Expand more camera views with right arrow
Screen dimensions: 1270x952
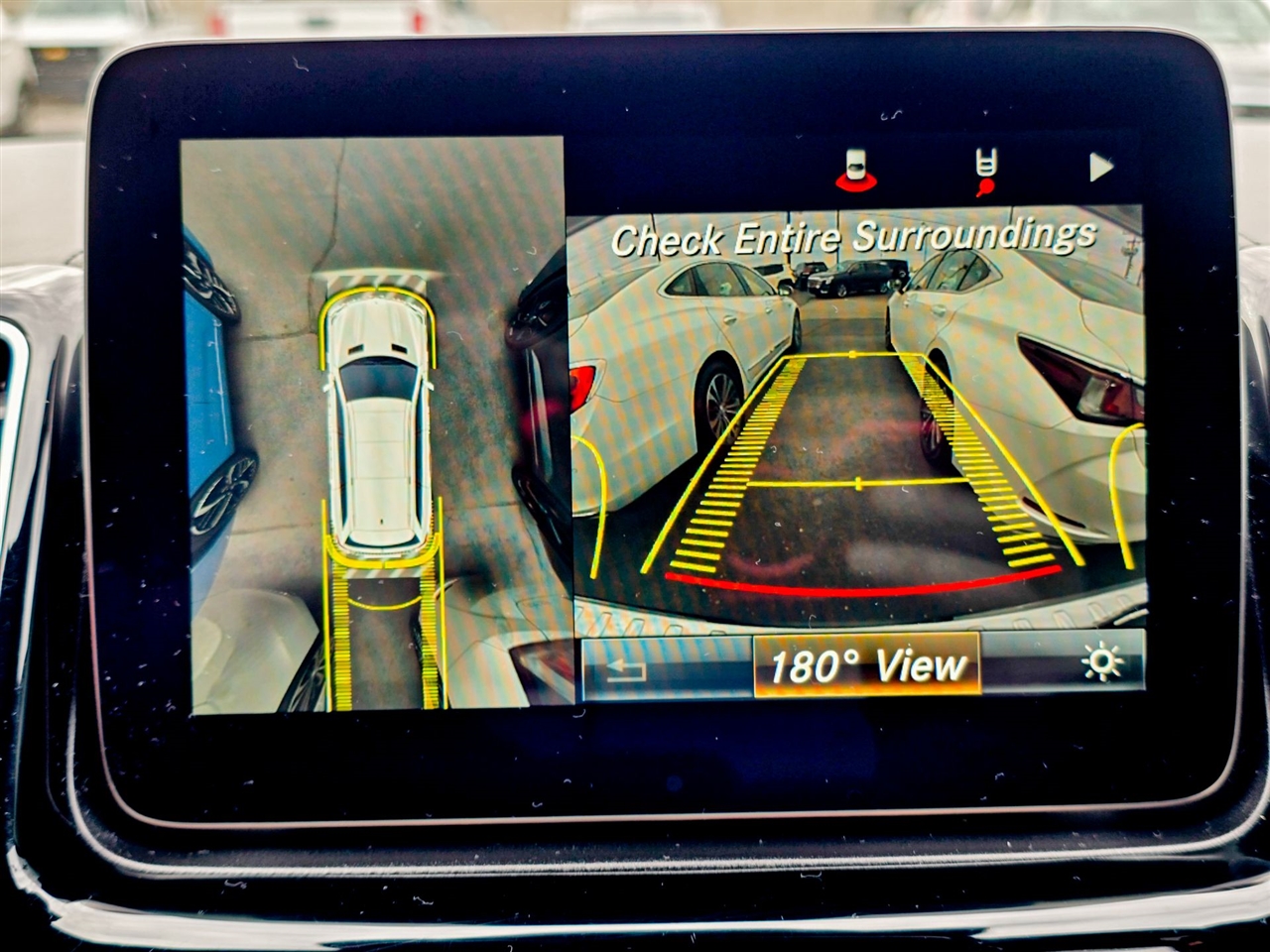pos(1099,169)
